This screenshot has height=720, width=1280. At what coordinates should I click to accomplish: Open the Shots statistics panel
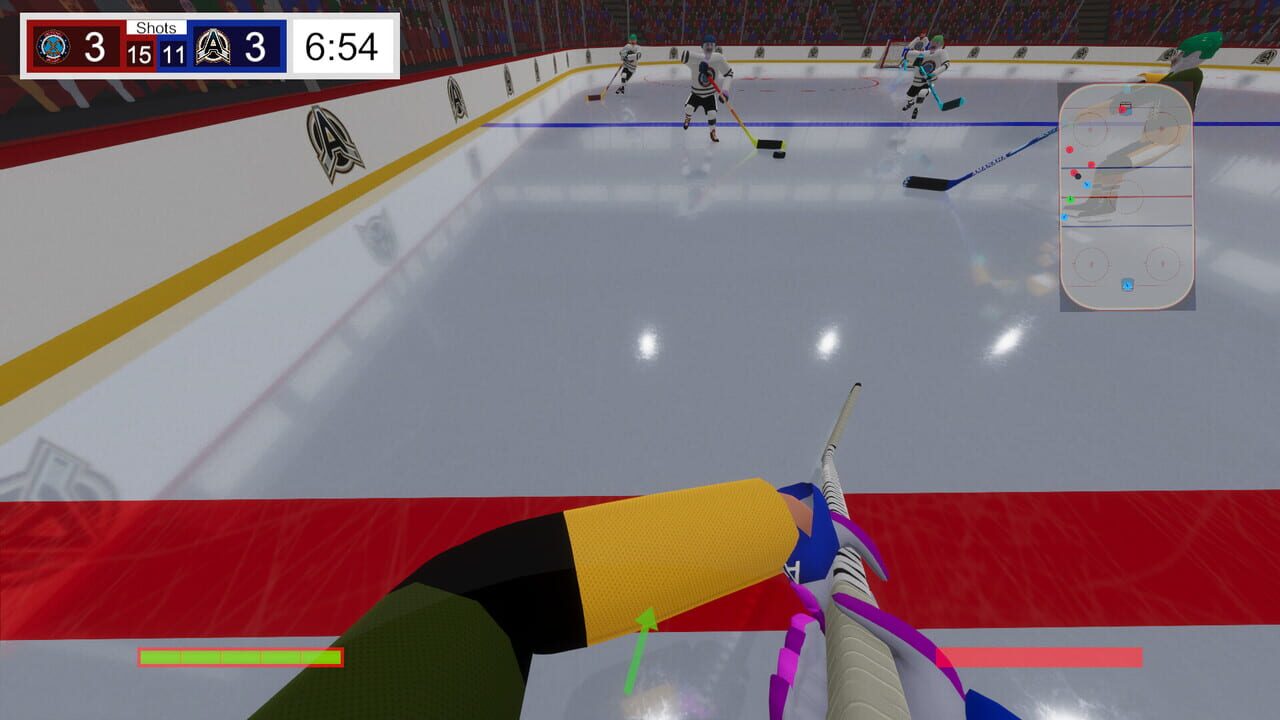pyautogui.click(x=157, y=28)
